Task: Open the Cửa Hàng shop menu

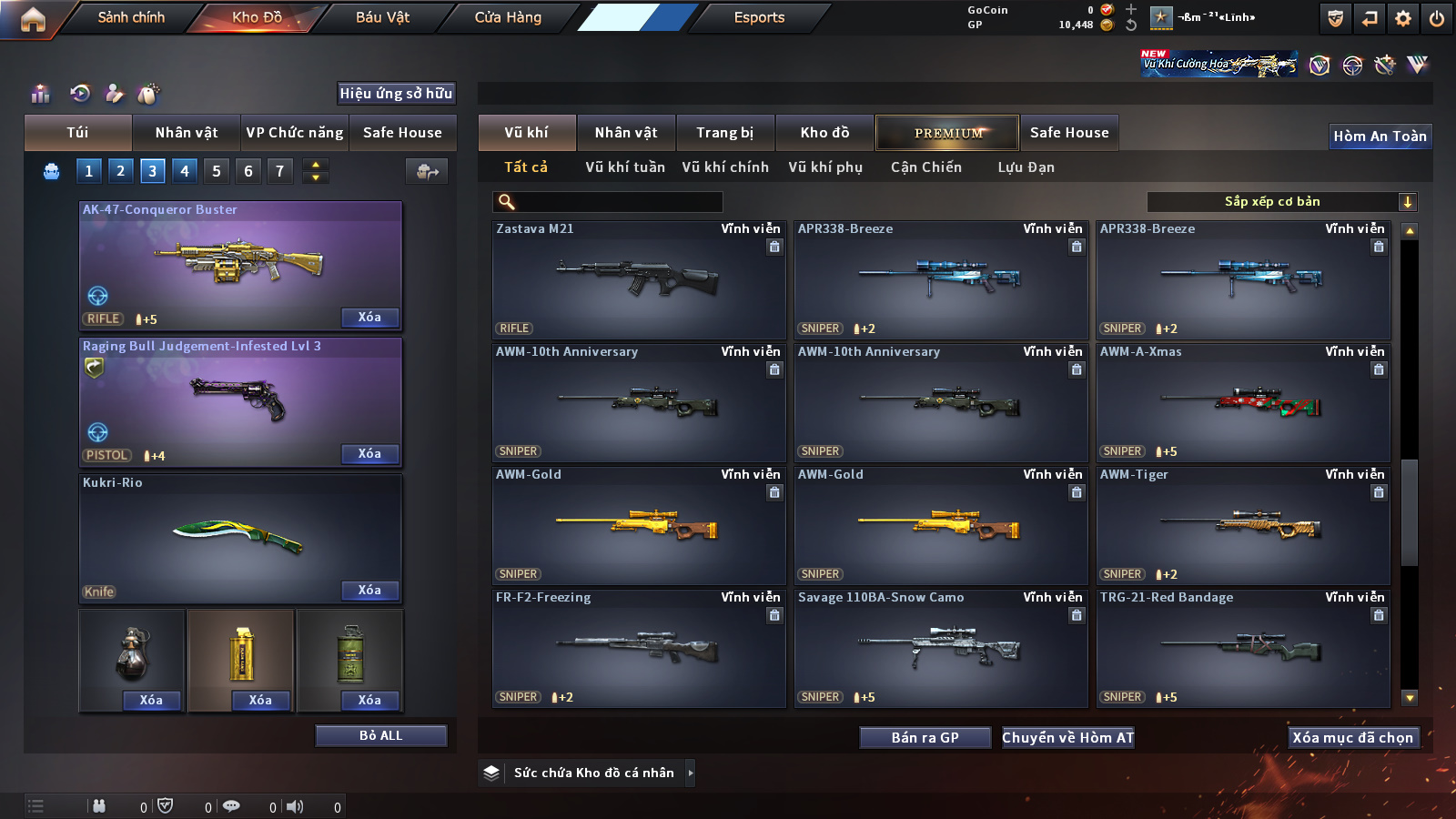Action: click(508, 17)
